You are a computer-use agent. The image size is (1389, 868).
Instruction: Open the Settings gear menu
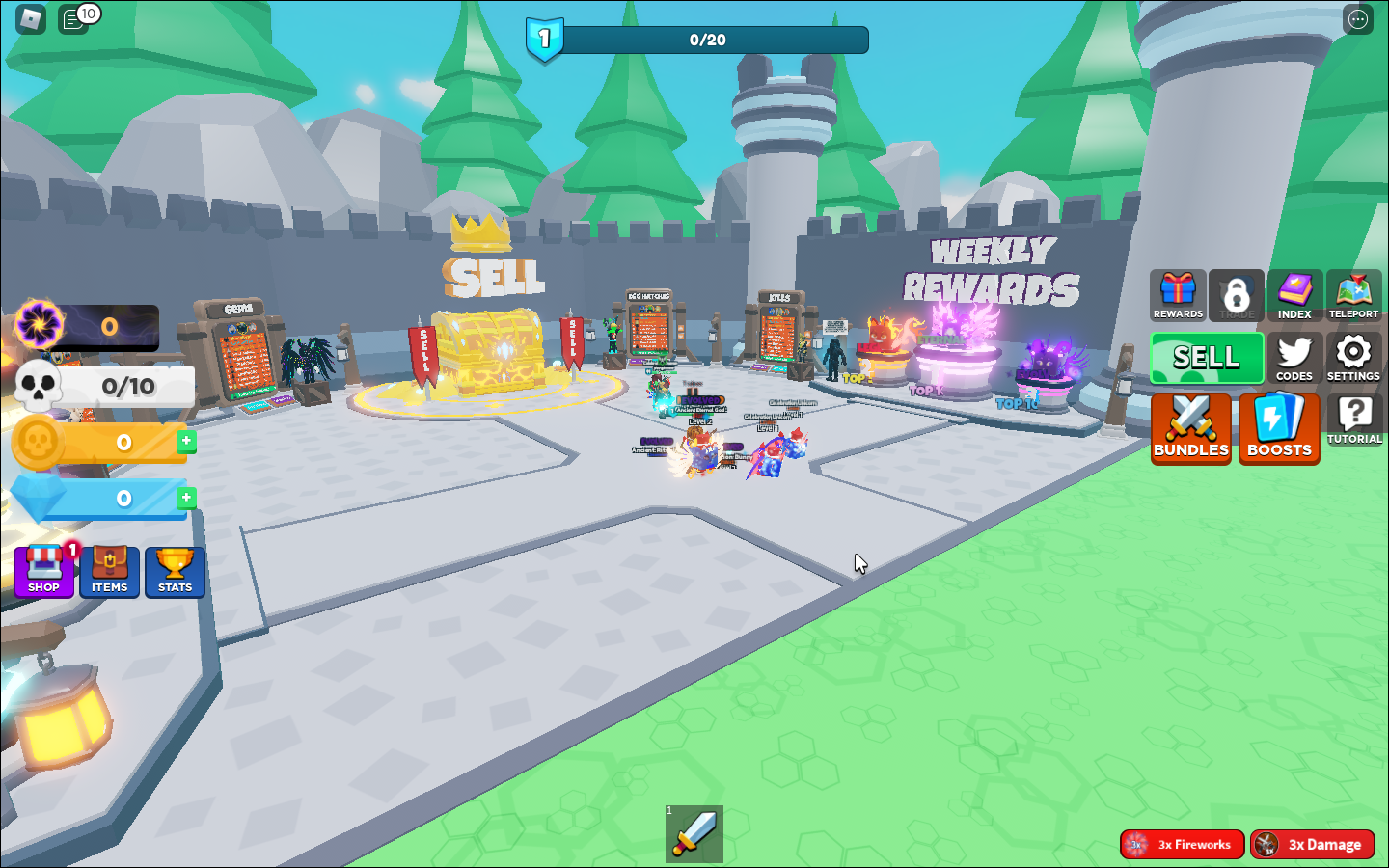[1354, 359]
